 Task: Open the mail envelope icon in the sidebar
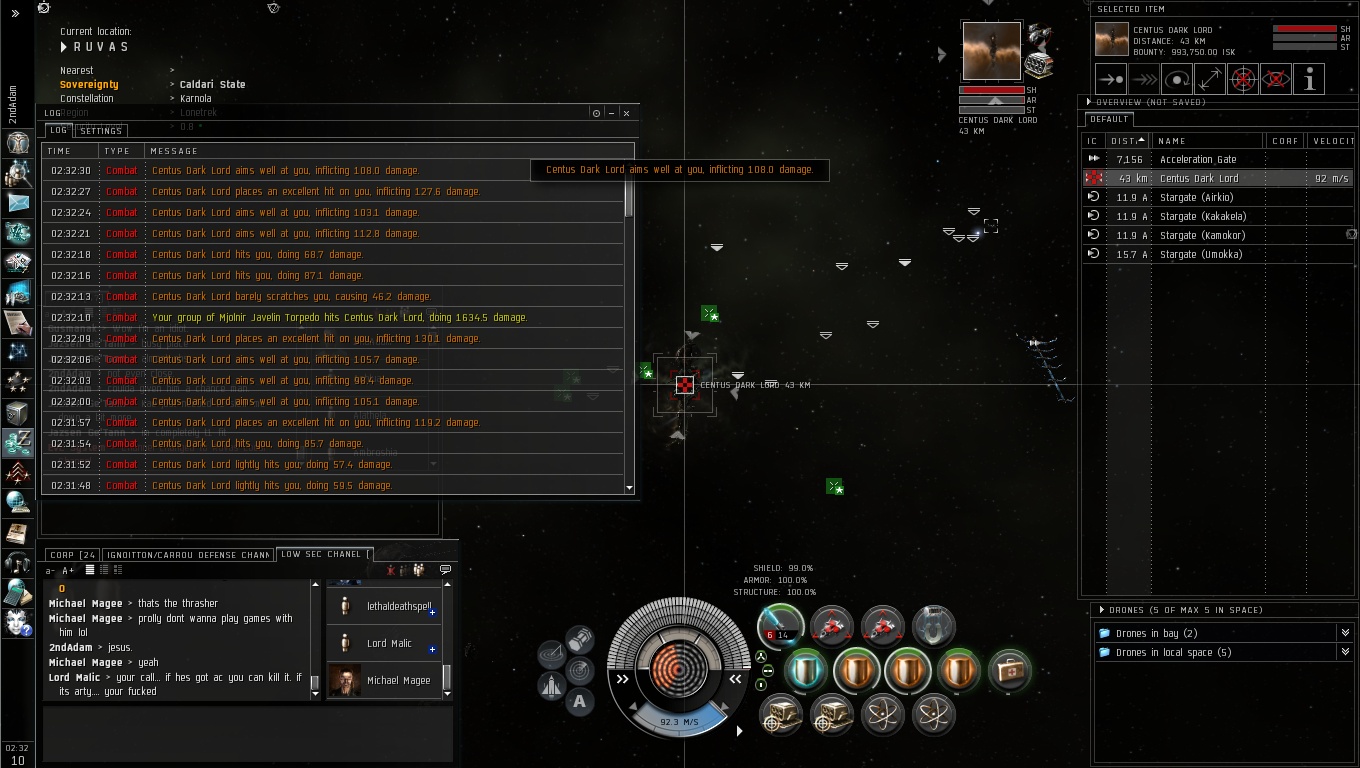18,203
